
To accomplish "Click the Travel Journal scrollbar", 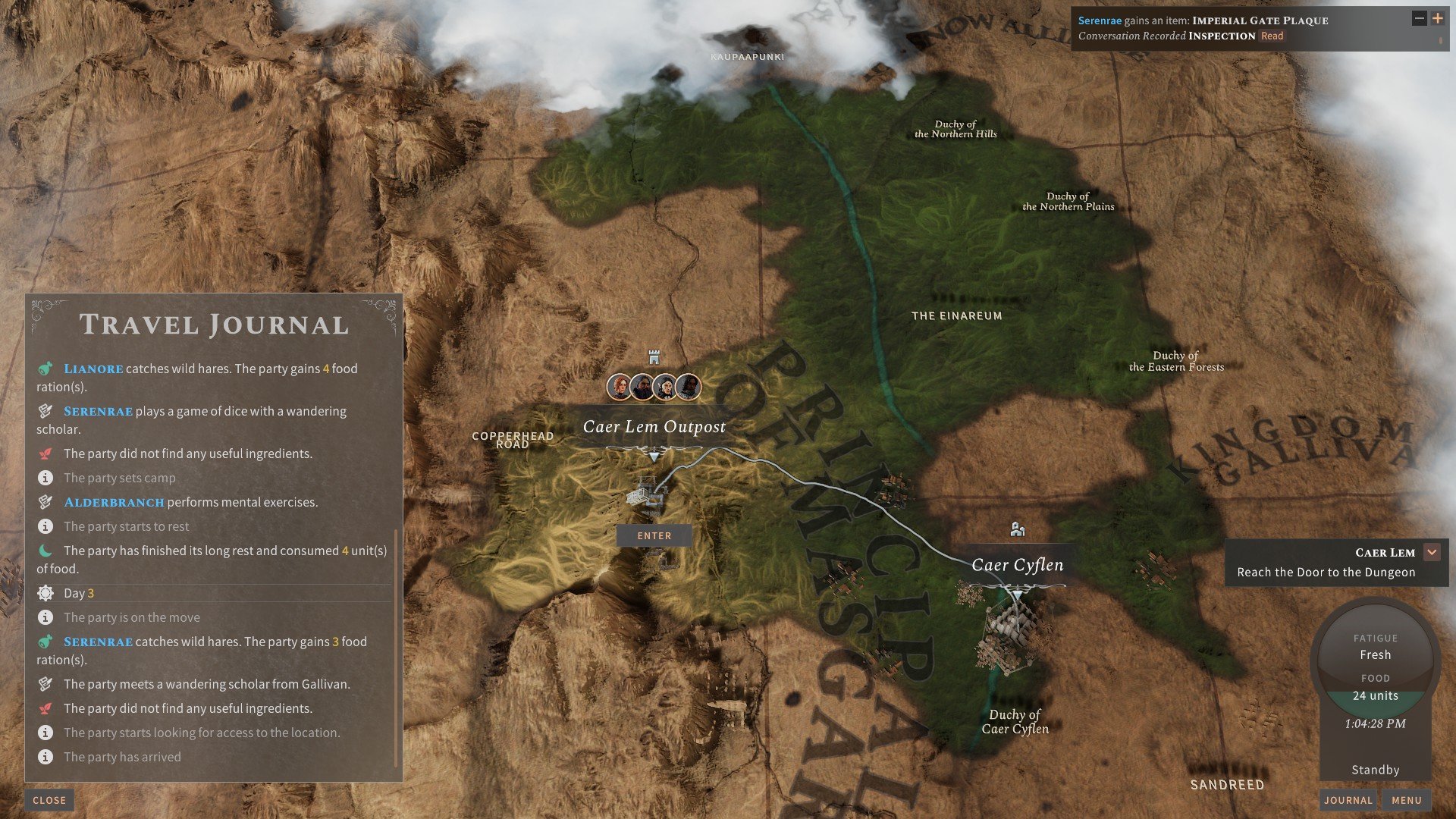I will pos(397,648).
